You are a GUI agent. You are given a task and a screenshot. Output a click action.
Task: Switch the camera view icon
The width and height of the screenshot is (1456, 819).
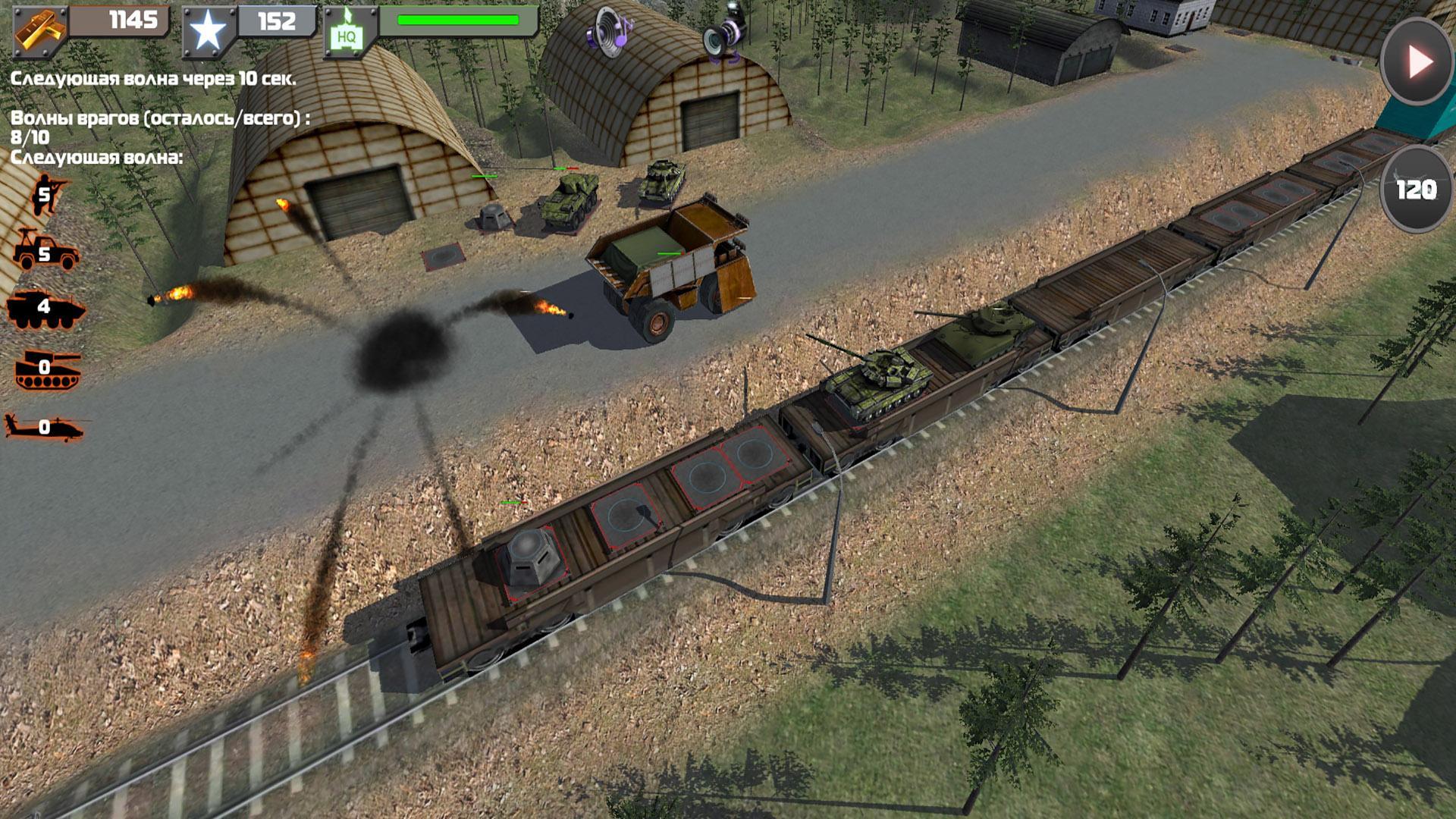click(724, 34)
